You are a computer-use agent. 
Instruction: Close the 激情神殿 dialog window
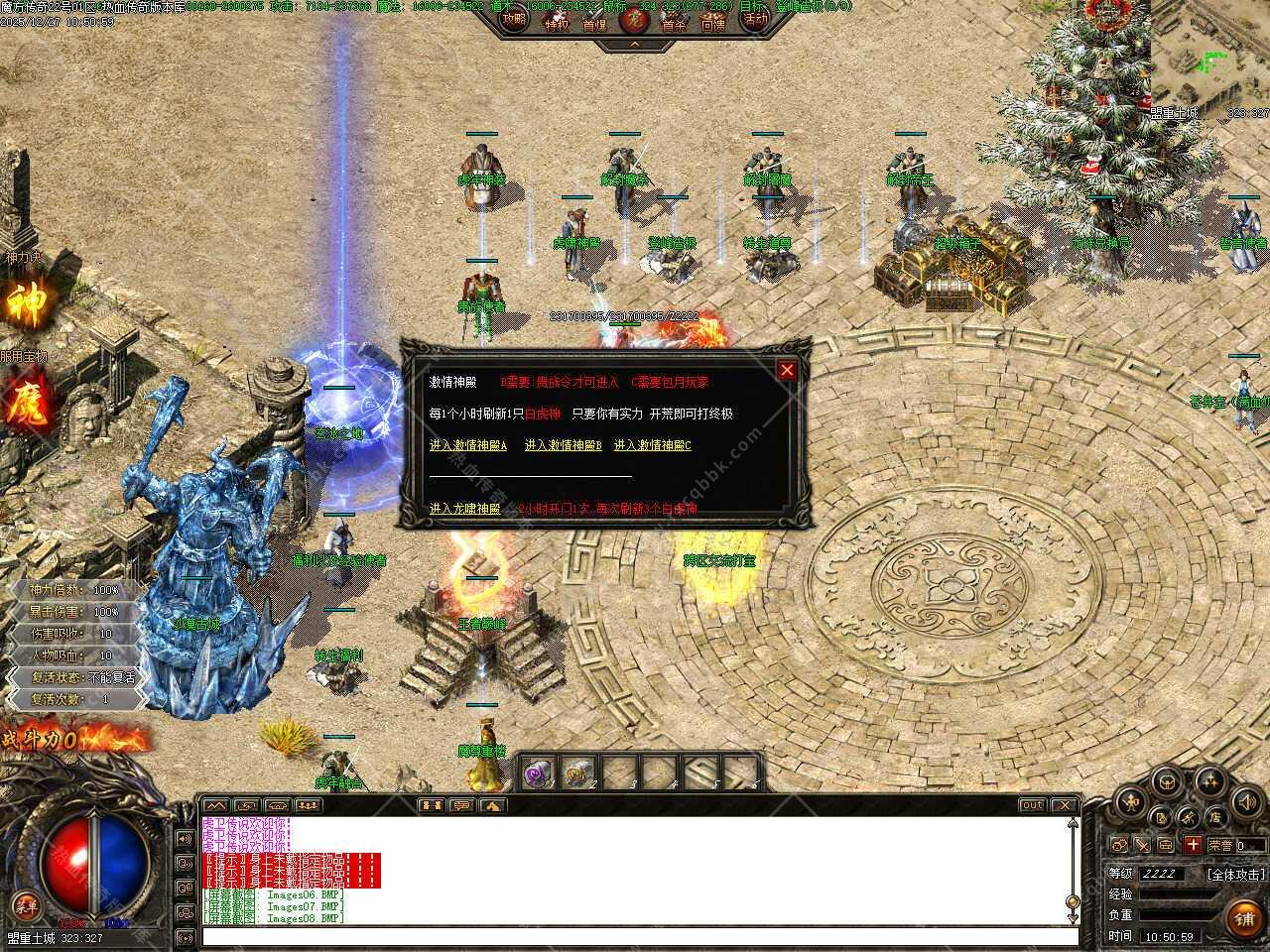tap(787, 370)
